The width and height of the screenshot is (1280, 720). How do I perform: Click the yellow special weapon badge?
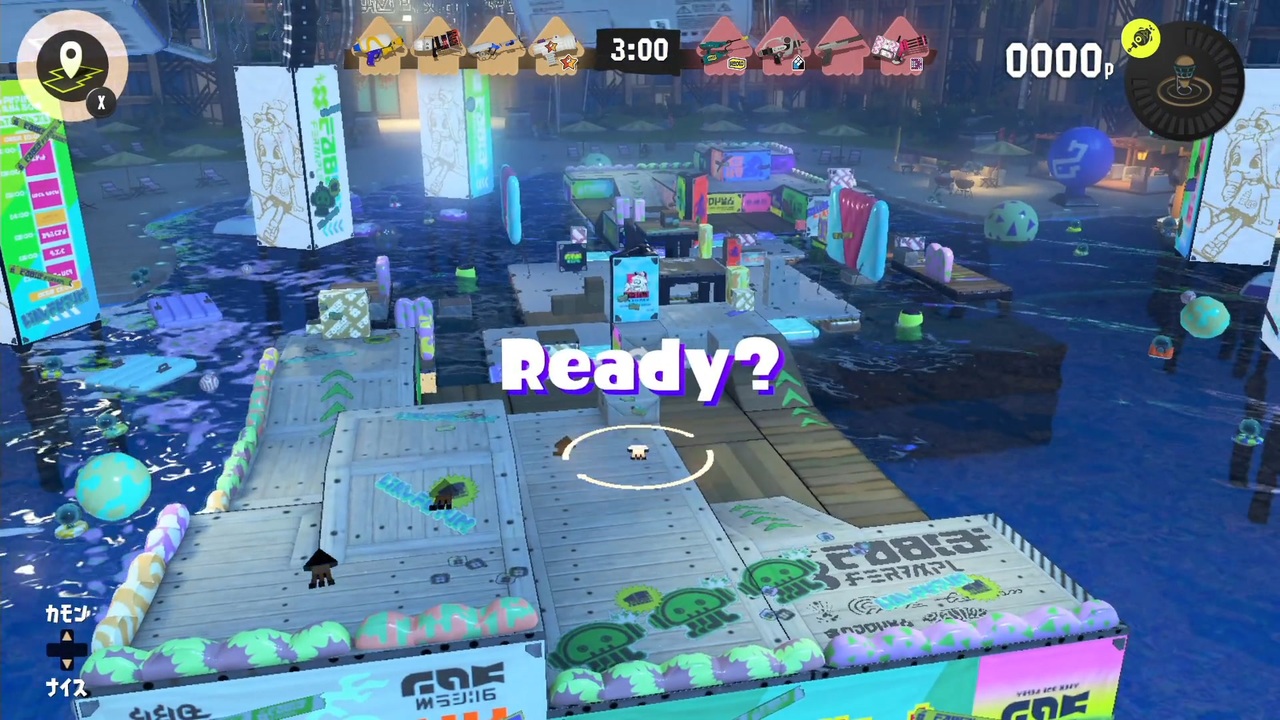(1142, 40)
